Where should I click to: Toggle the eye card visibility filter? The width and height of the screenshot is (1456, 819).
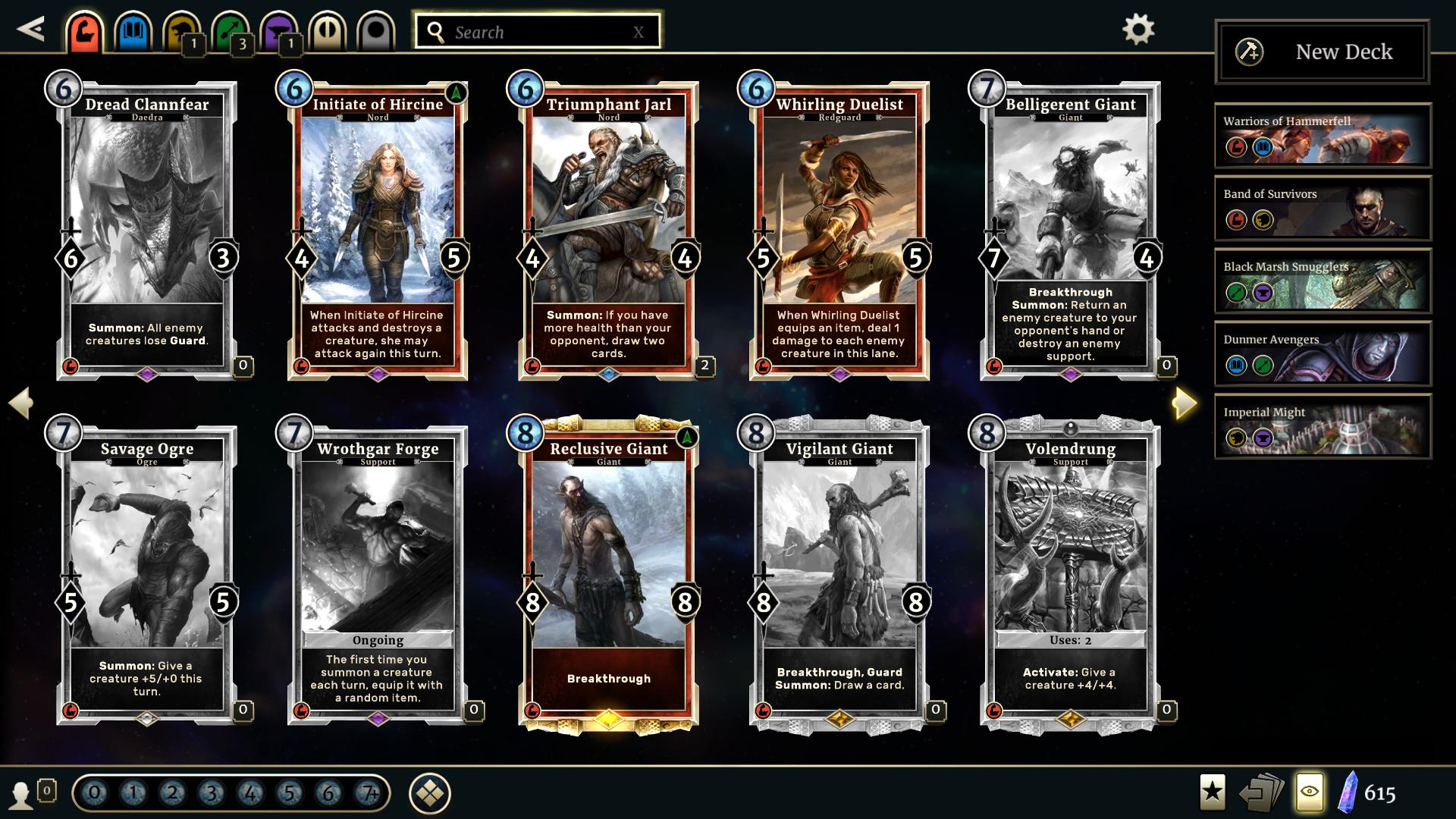tap(1310, 792)
